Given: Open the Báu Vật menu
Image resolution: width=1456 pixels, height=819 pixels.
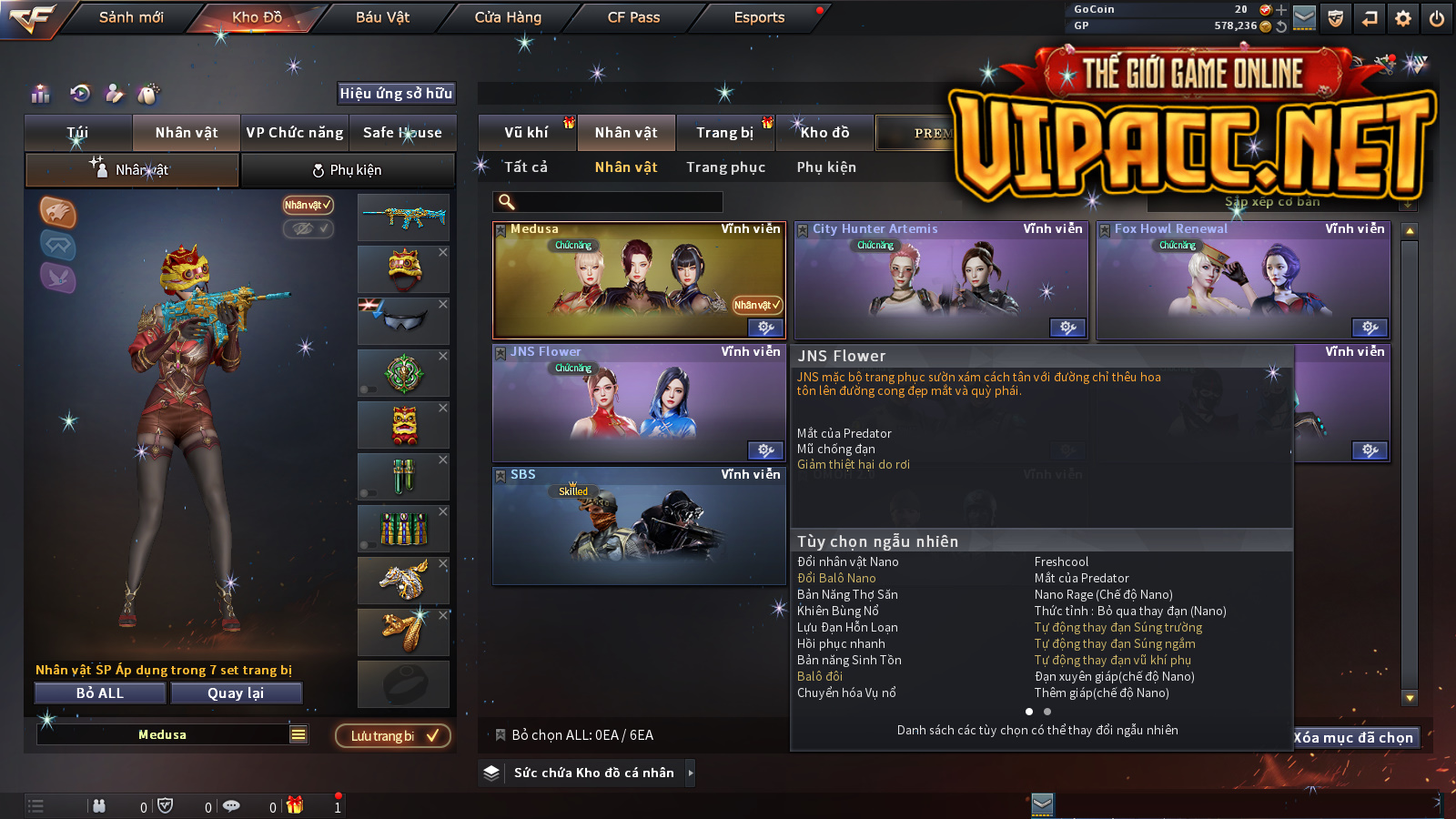Looking at the screenshot, I should [x=382, y=17].
